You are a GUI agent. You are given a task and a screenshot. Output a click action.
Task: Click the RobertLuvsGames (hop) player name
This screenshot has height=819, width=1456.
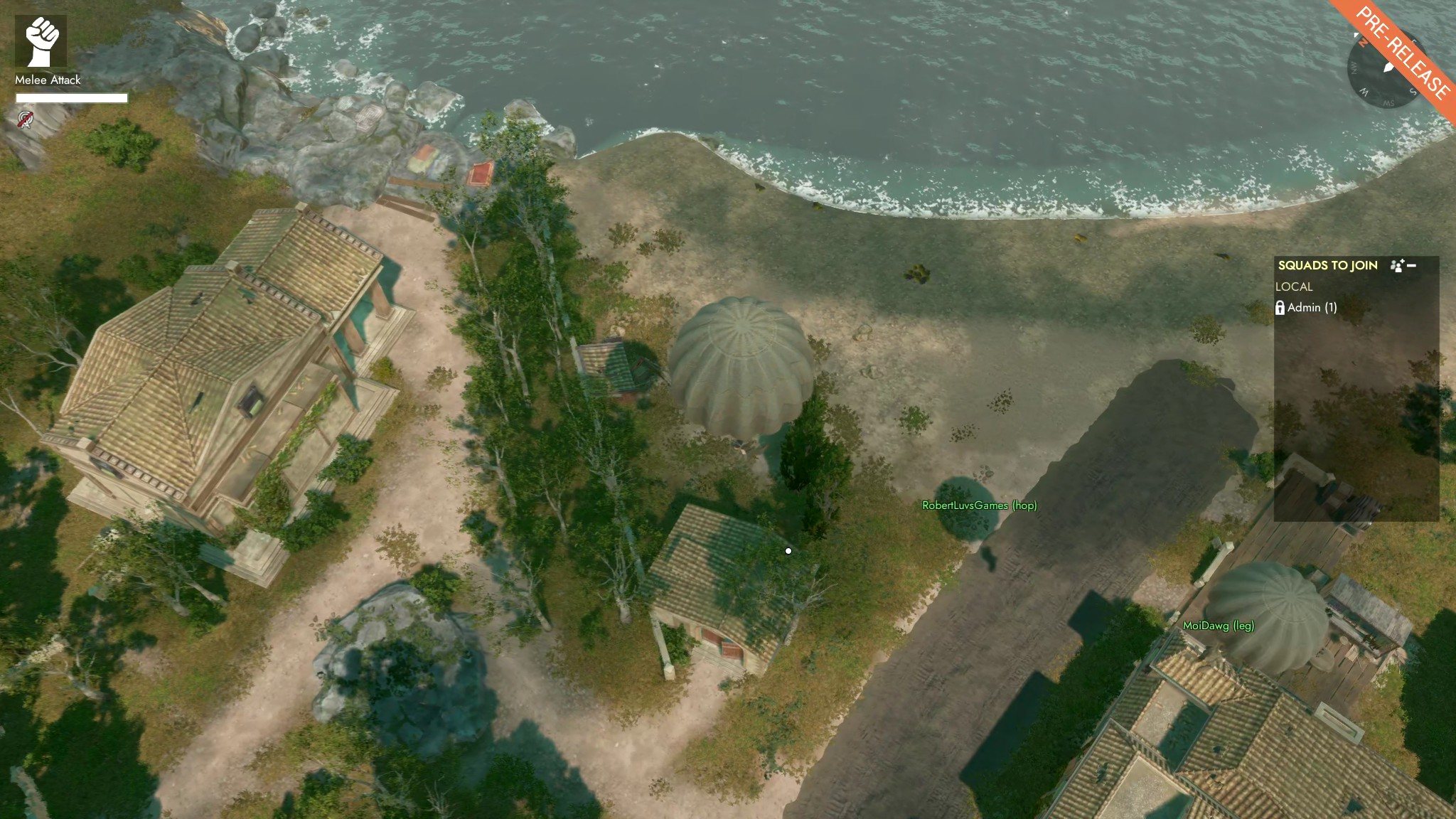pyautogui.click(x=978, y=505)
